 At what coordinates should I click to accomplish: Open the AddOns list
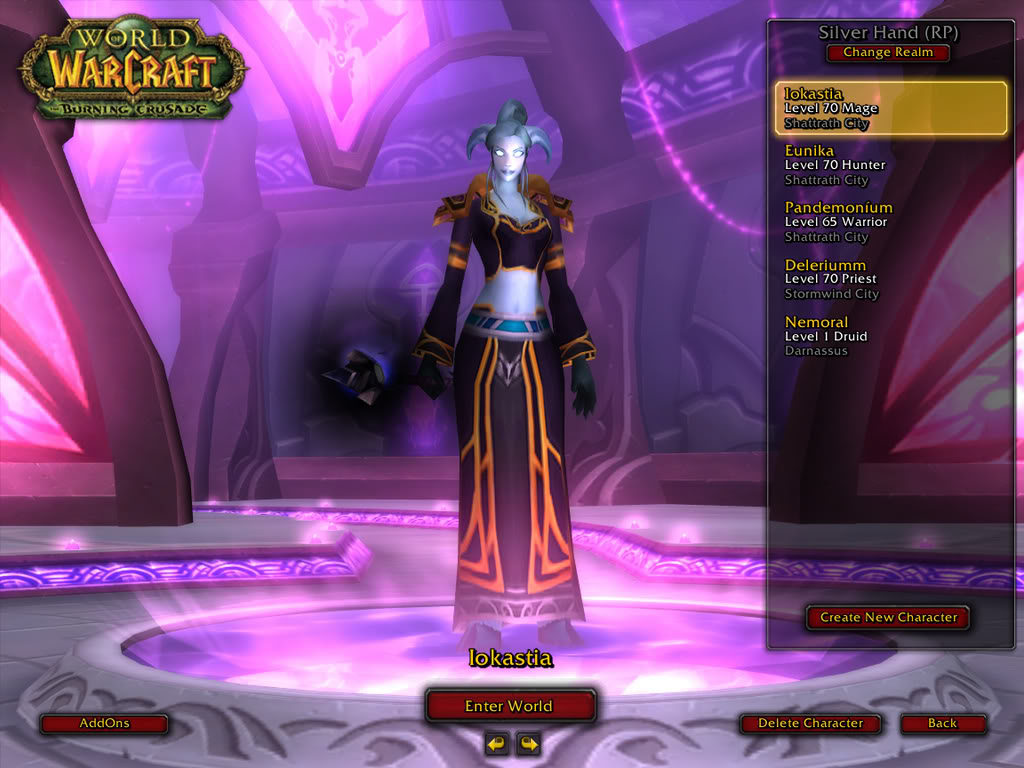pos(104,723)
